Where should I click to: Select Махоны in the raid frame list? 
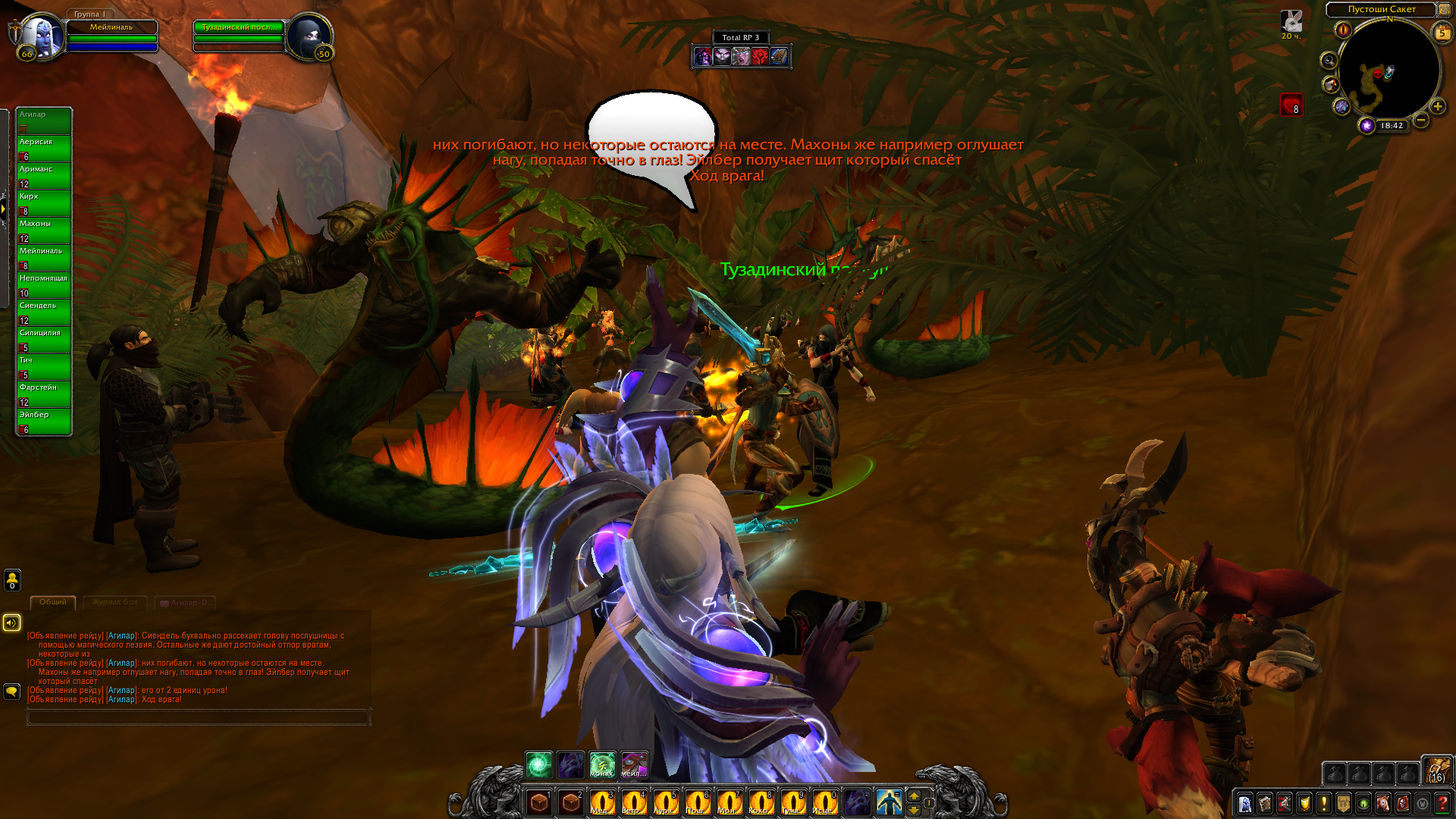[x=44, y=230]
